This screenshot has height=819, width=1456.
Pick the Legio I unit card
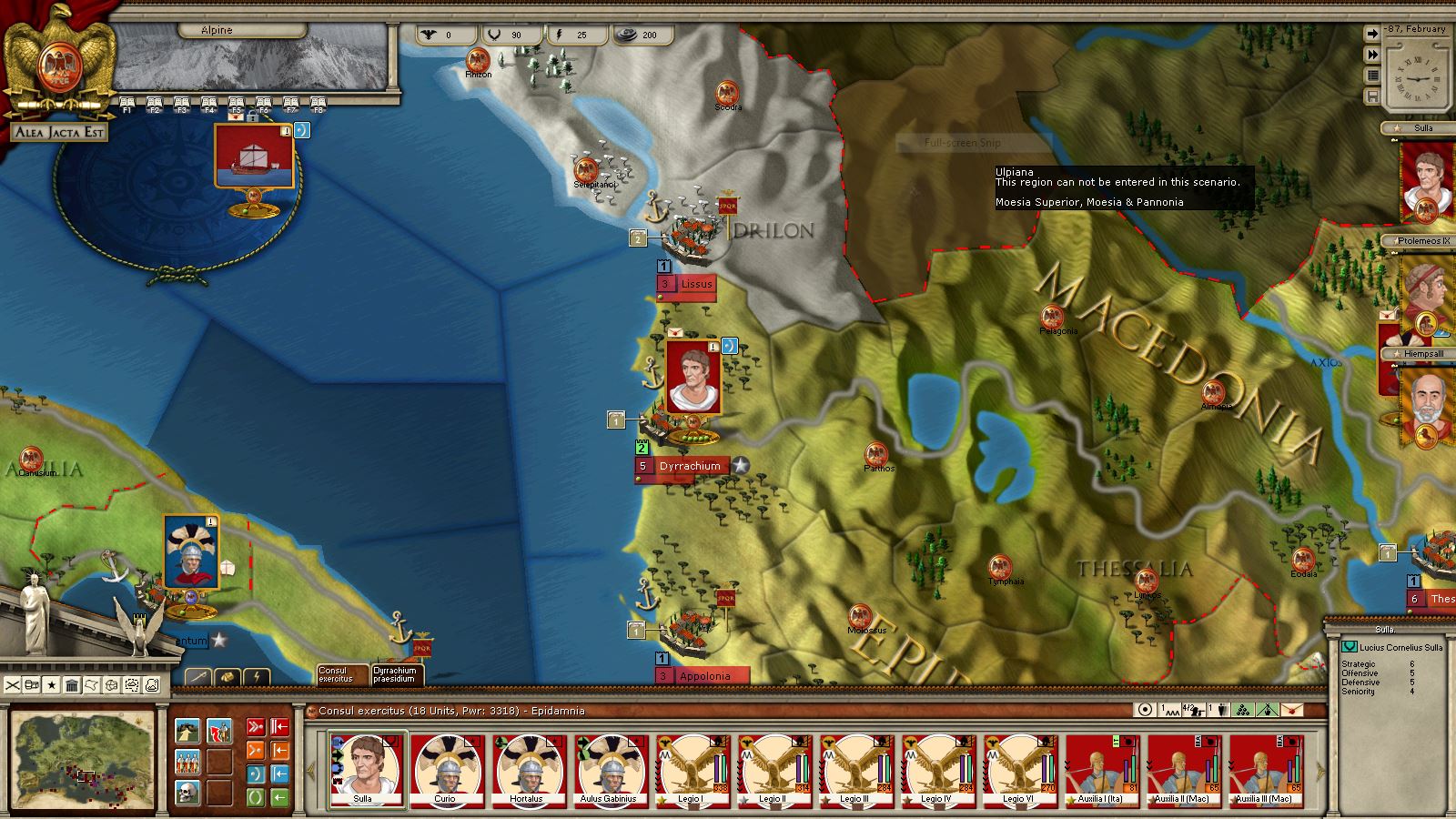[x=690, y=770]
